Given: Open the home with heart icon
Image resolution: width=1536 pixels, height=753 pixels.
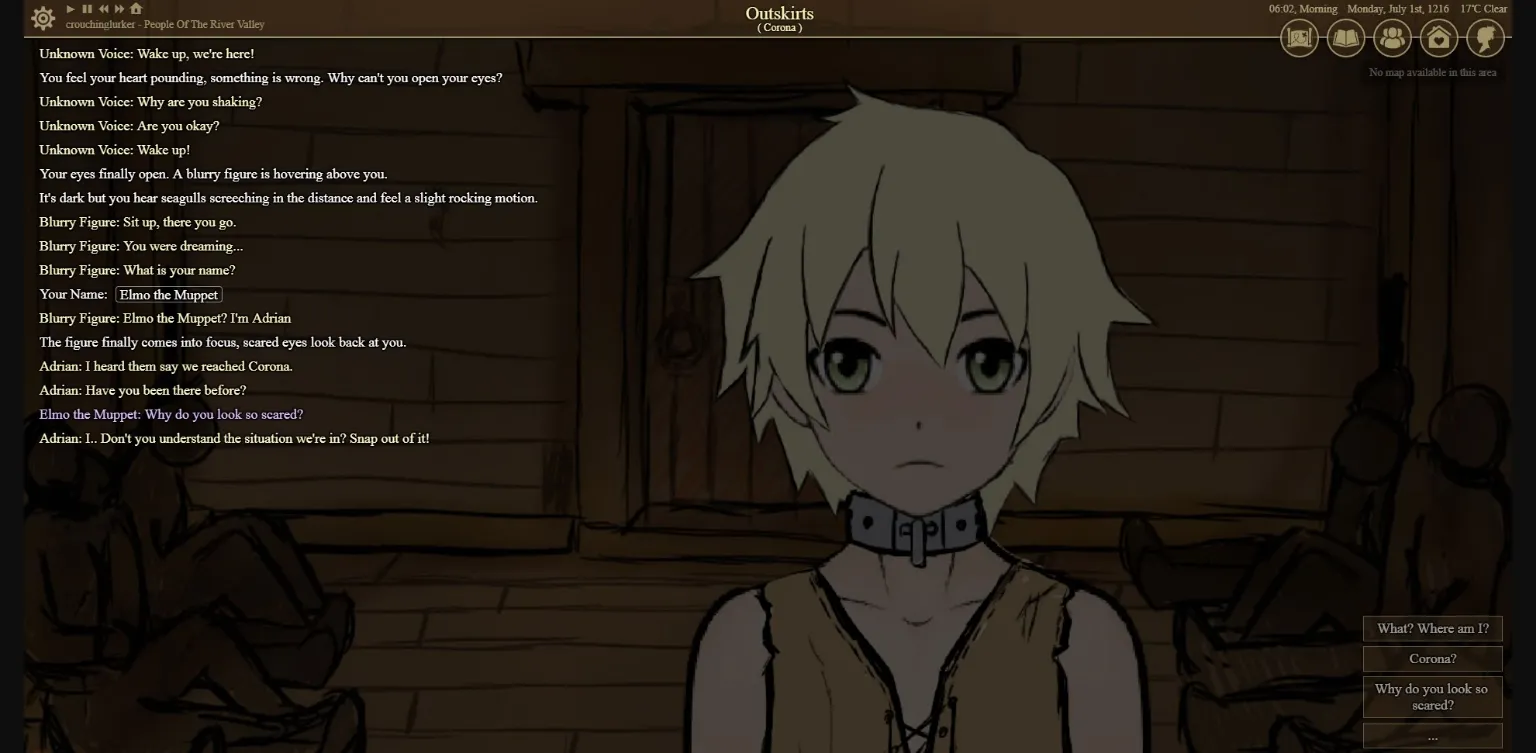Looking at the screenshot, I should pos(1438,38).
